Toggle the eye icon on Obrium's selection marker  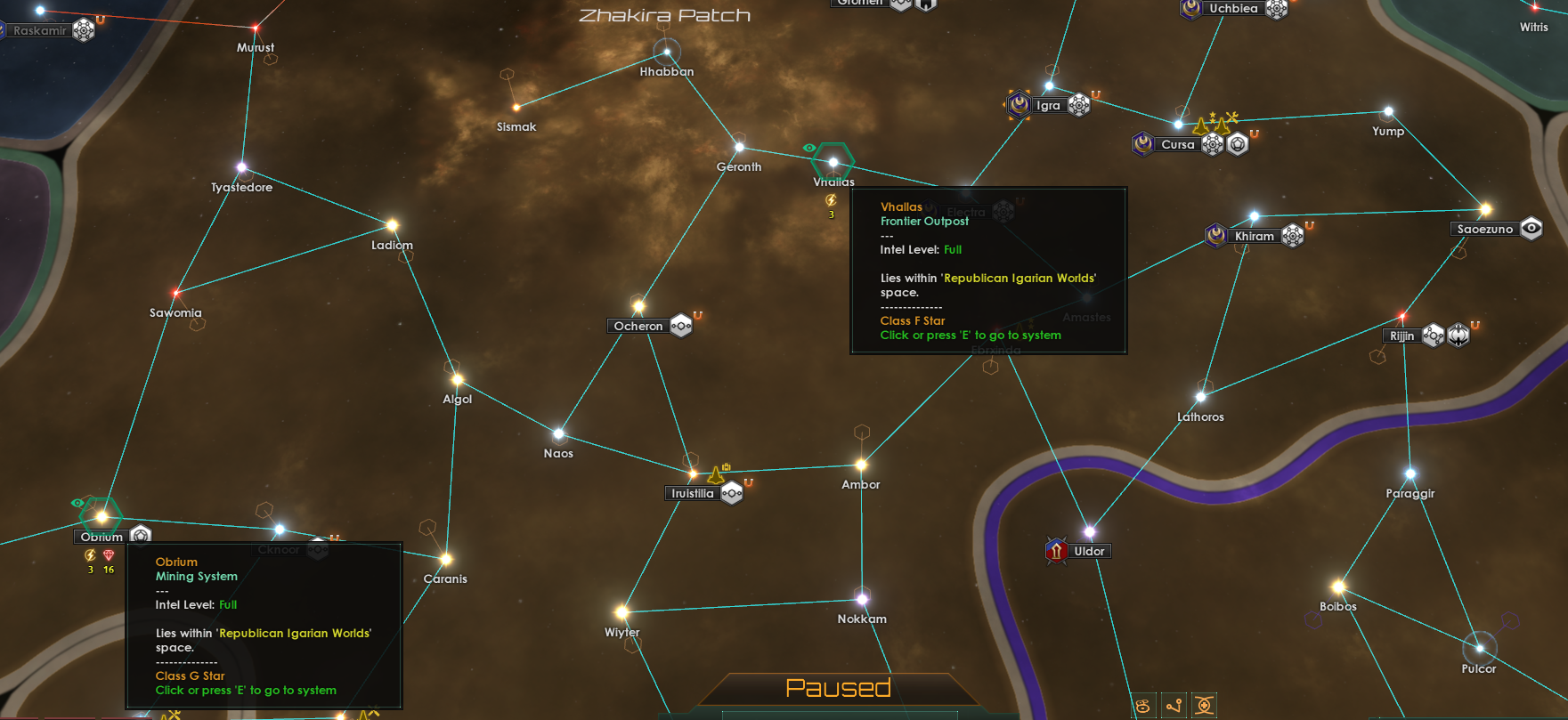[79, 502]
